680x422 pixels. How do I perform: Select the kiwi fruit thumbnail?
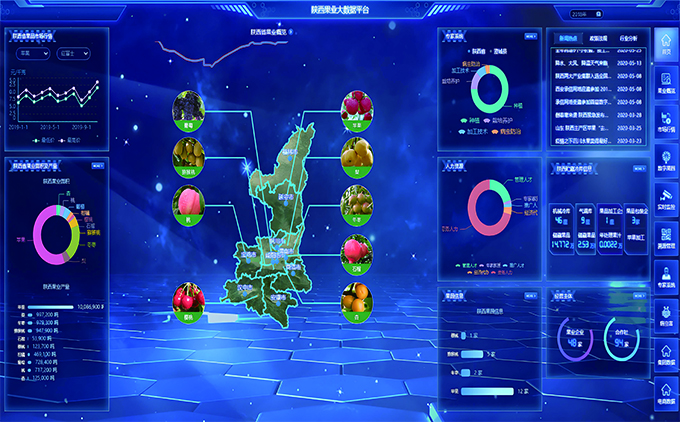click(x=356, y=201)
